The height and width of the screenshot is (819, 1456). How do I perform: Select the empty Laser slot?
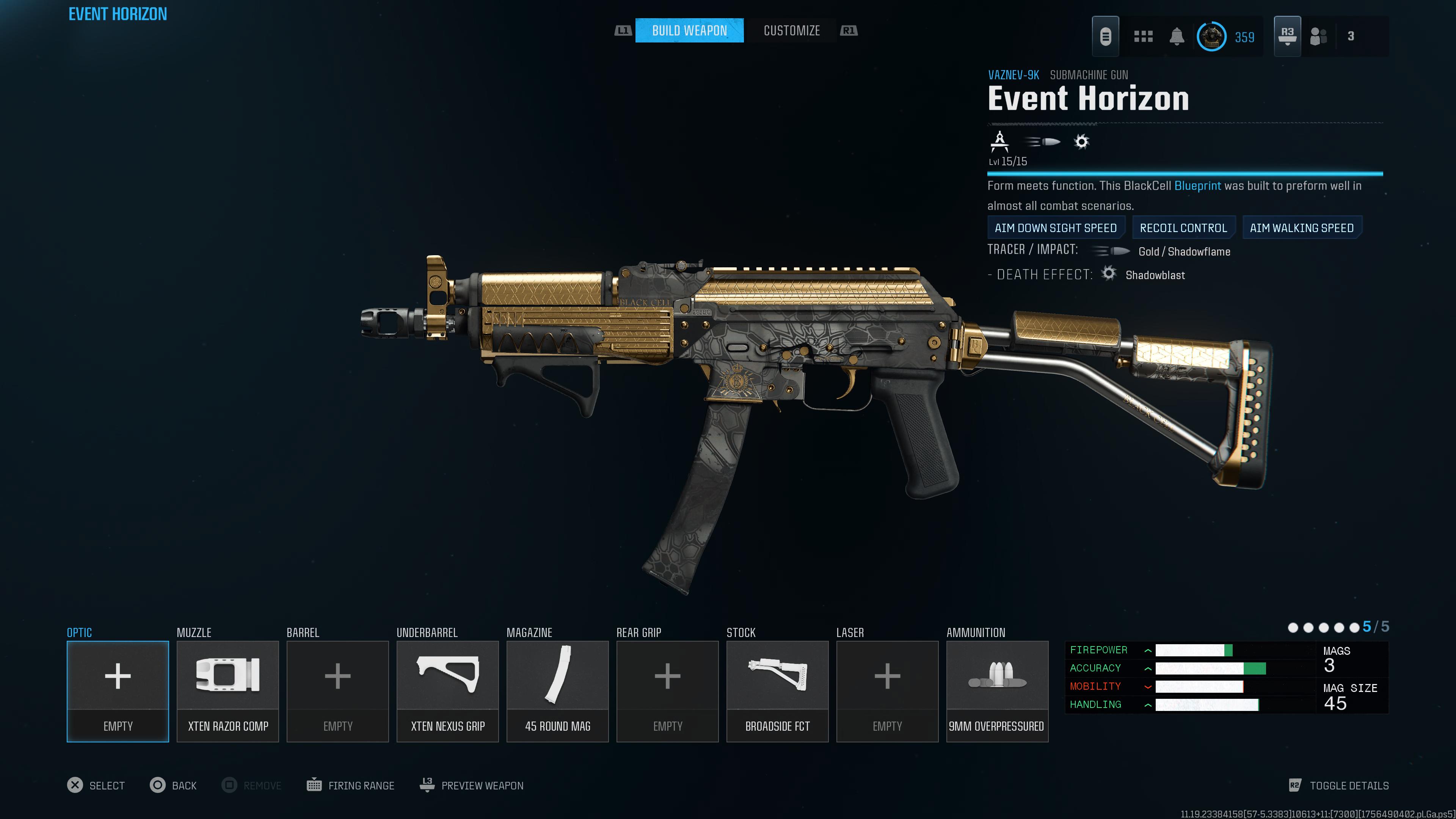tap(887, 691)
